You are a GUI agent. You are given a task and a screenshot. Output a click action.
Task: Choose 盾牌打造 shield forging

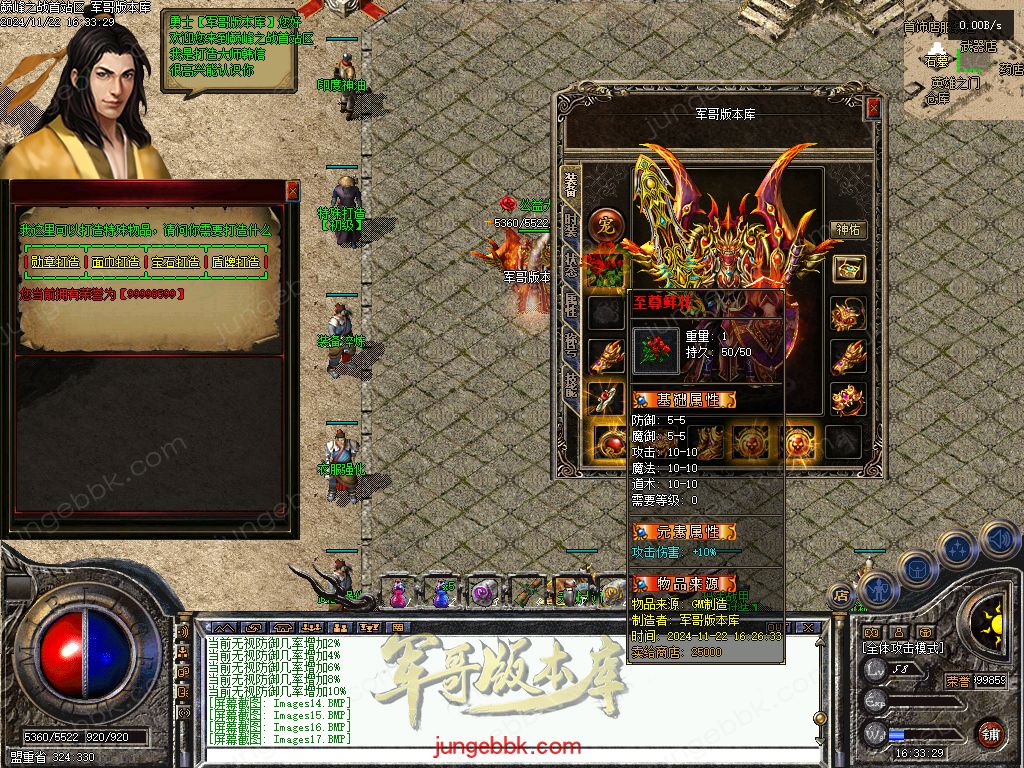click(x=236, y=262)
